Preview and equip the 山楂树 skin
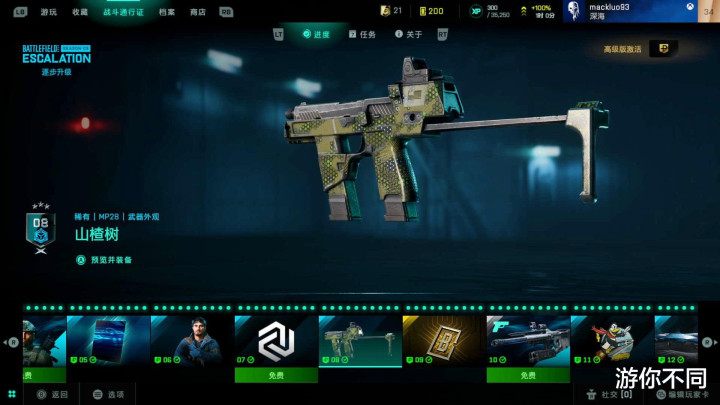This screenshot has height=405, width=720. coord(110,259)
